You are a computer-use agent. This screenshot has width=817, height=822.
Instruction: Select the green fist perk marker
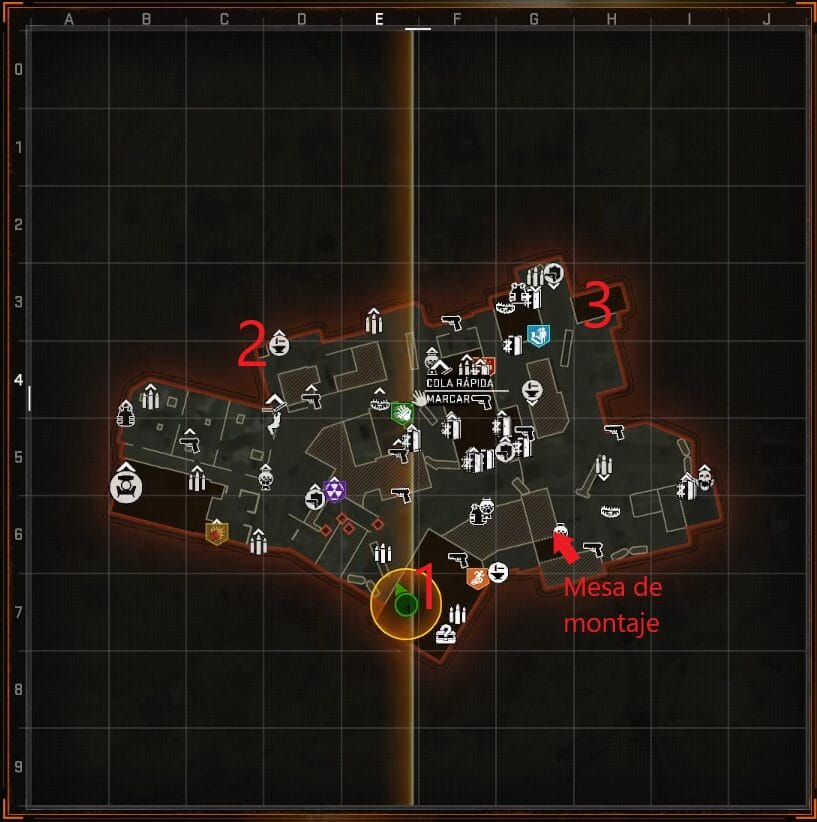point(401,411)
